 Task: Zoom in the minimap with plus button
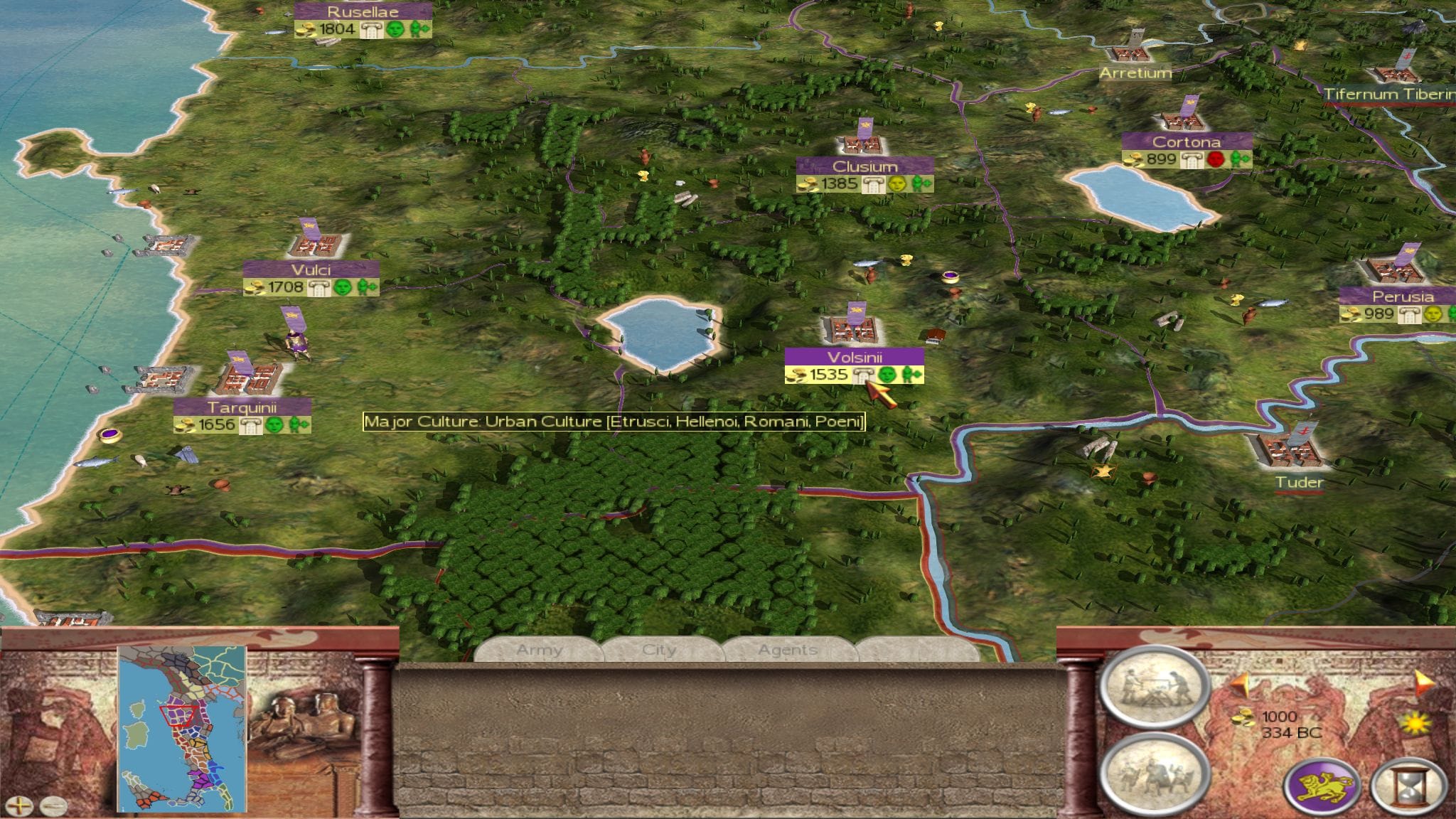click(23, 806)
